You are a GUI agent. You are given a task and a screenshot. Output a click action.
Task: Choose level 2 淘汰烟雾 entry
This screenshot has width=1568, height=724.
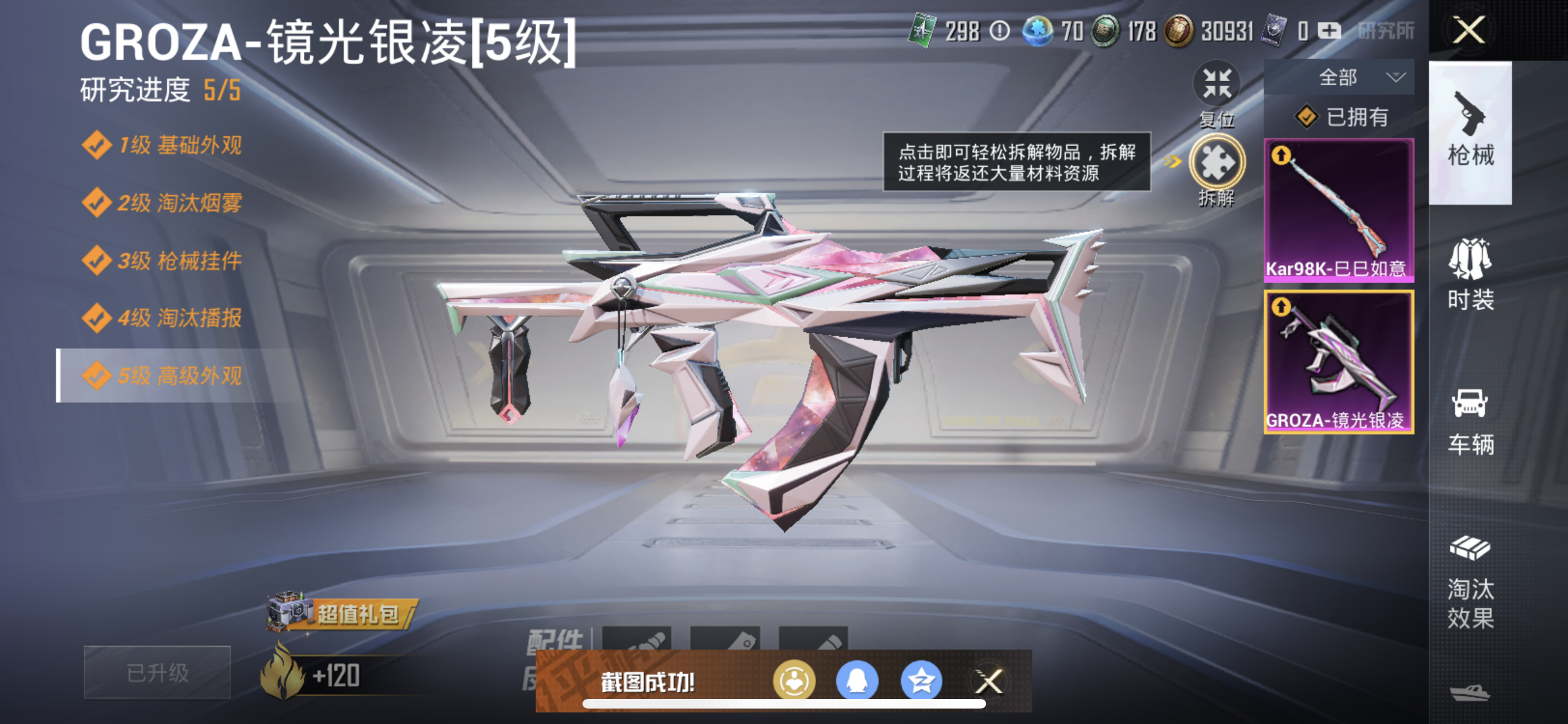(164, 203)
